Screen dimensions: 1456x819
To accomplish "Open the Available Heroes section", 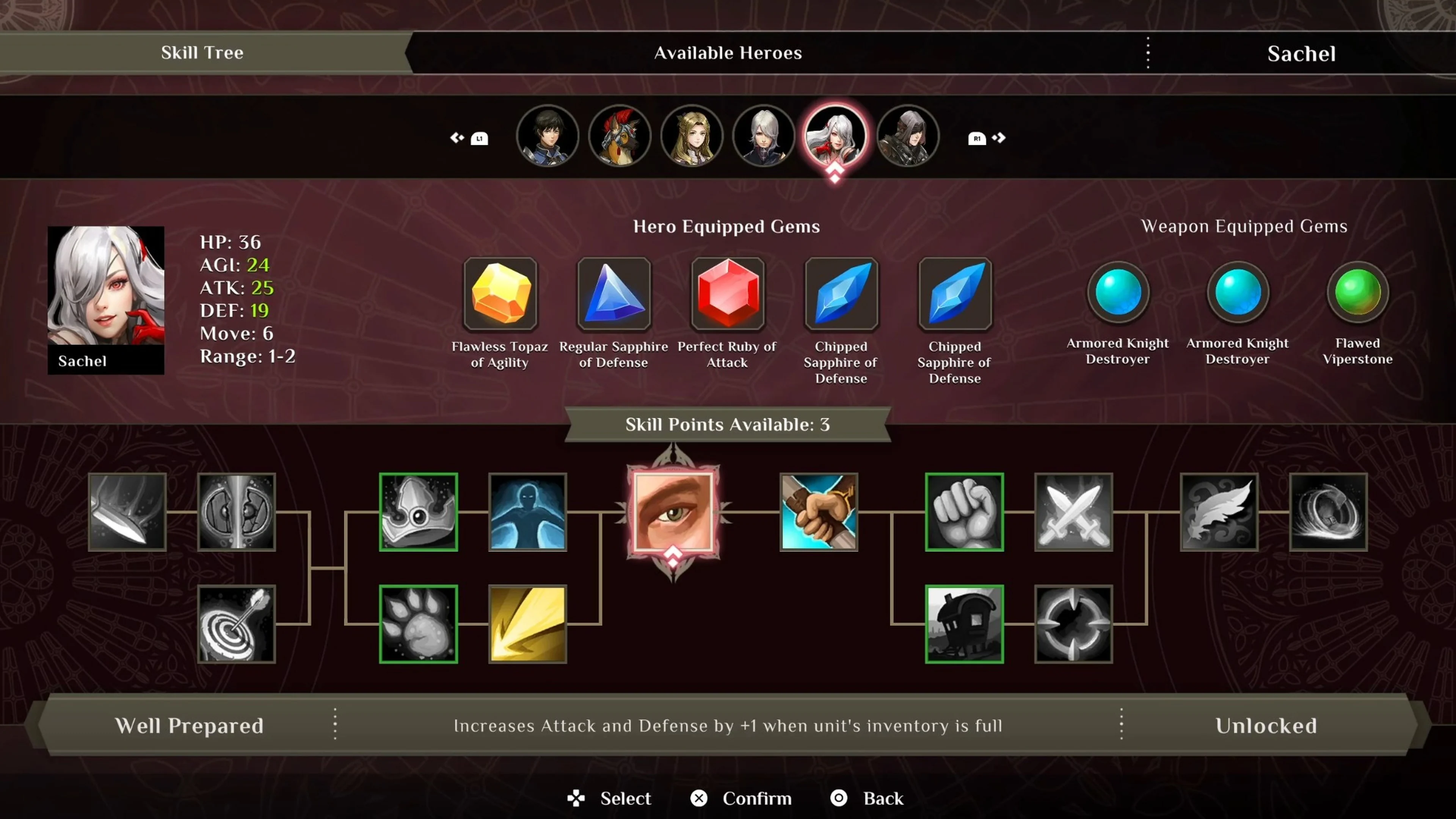I will click(728, 53).
